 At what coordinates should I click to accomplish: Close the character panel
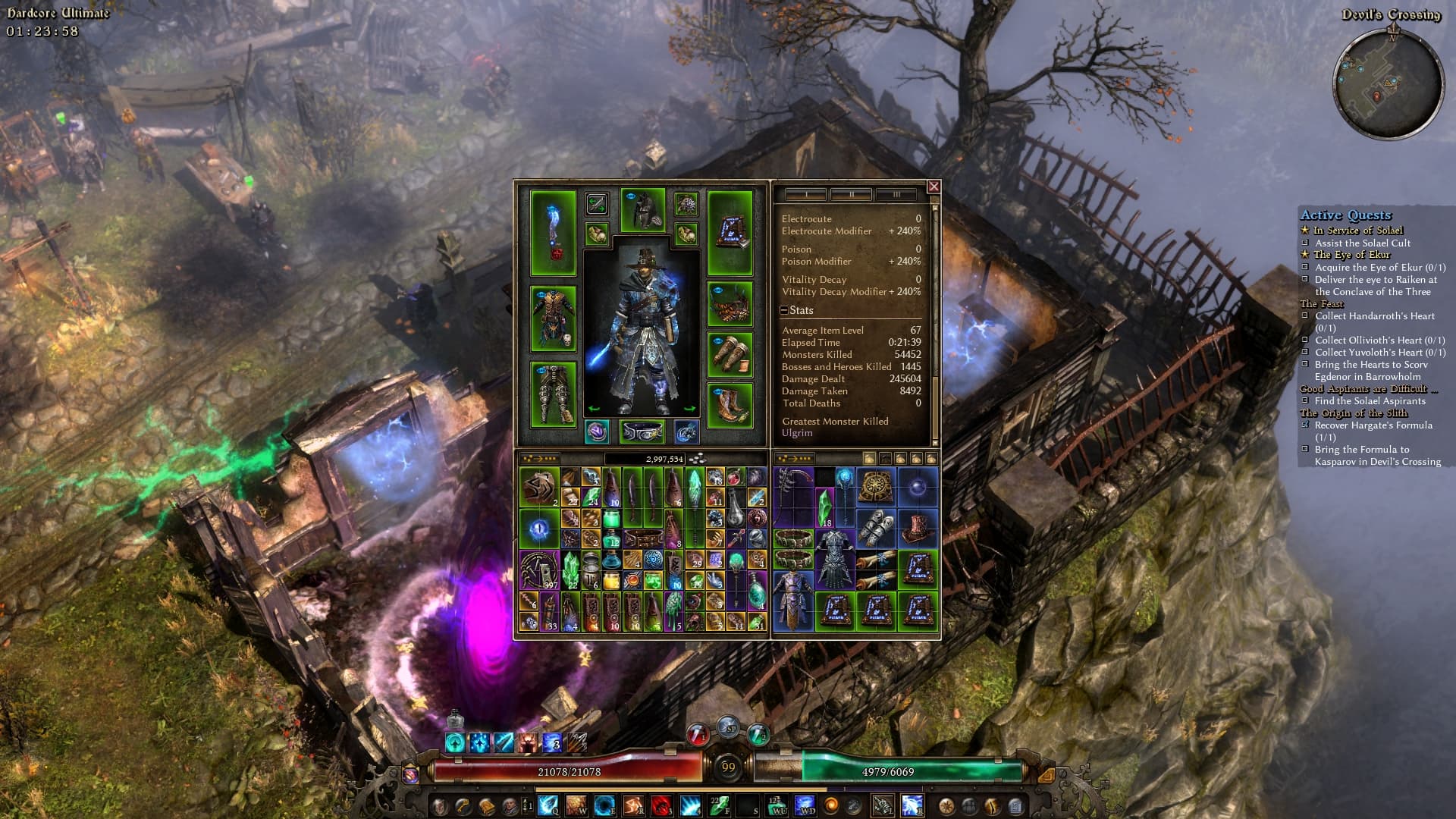pyautogui.click(x=934, y=187)
